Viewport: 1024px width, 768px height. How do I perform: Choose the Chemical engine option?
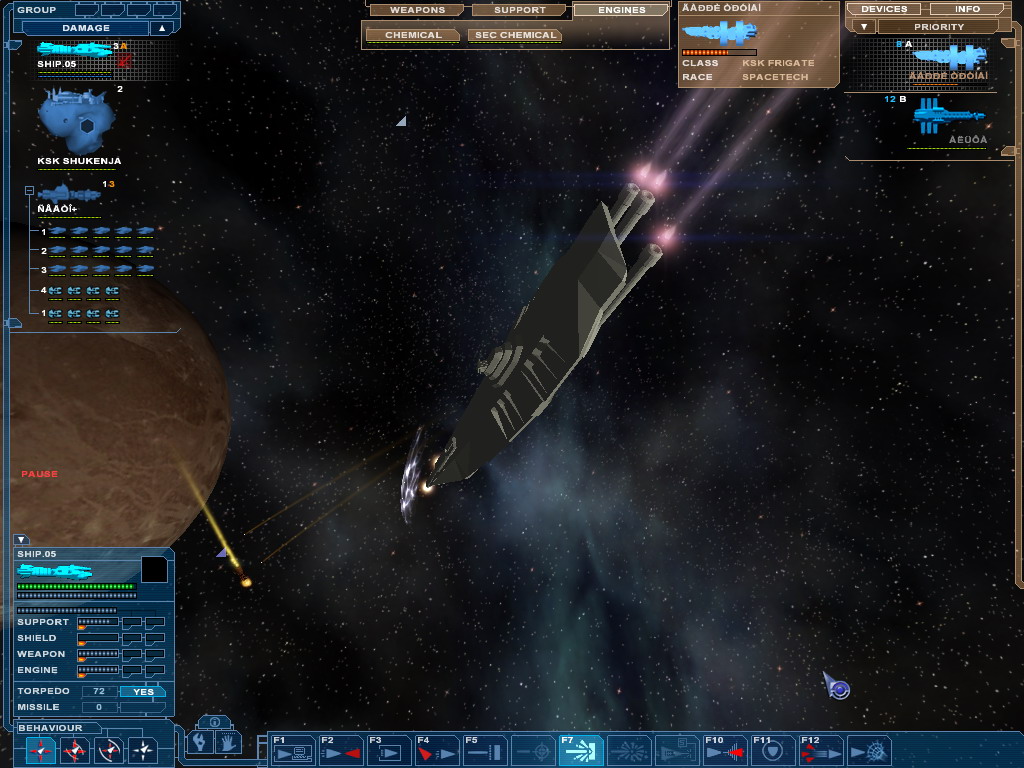click(x=412, y=35)
